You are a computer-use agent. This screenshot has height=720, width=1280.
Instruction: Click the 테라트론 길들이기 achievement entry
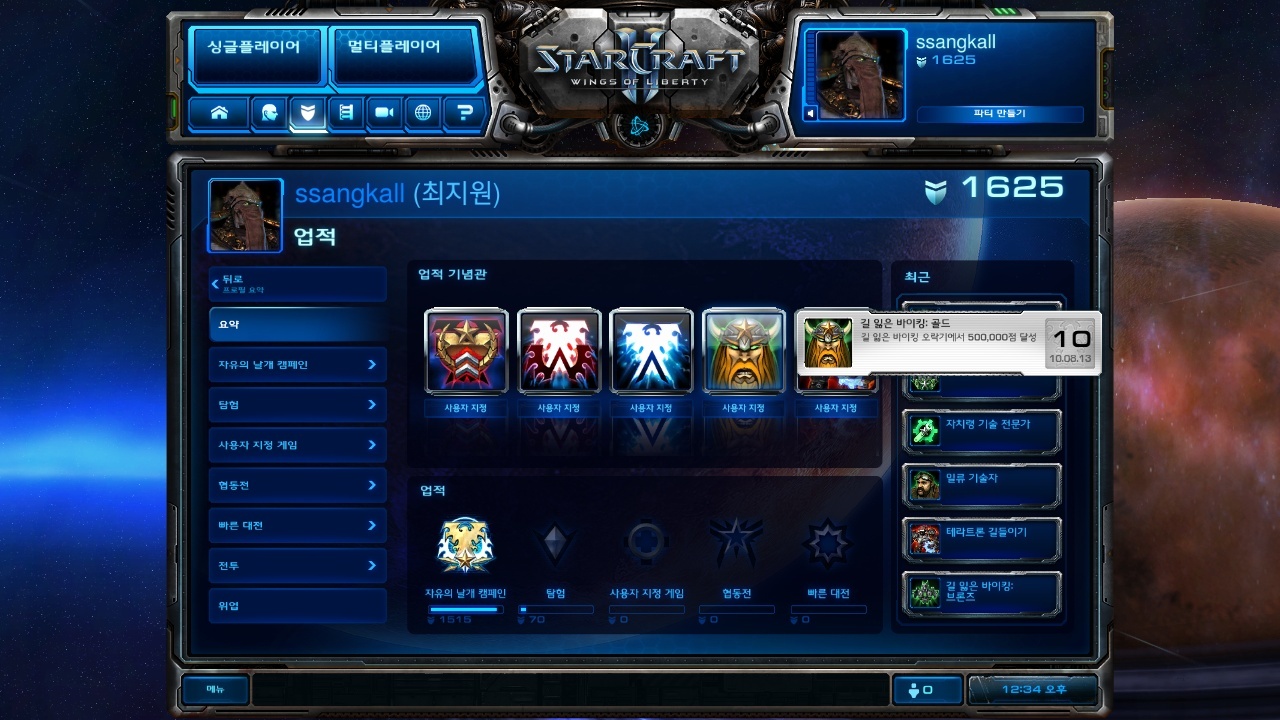(x=981, y=537)
